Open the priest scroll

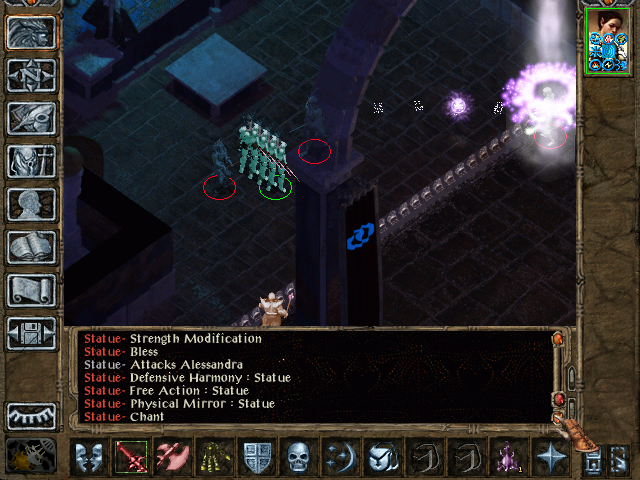tap(31, 290)
